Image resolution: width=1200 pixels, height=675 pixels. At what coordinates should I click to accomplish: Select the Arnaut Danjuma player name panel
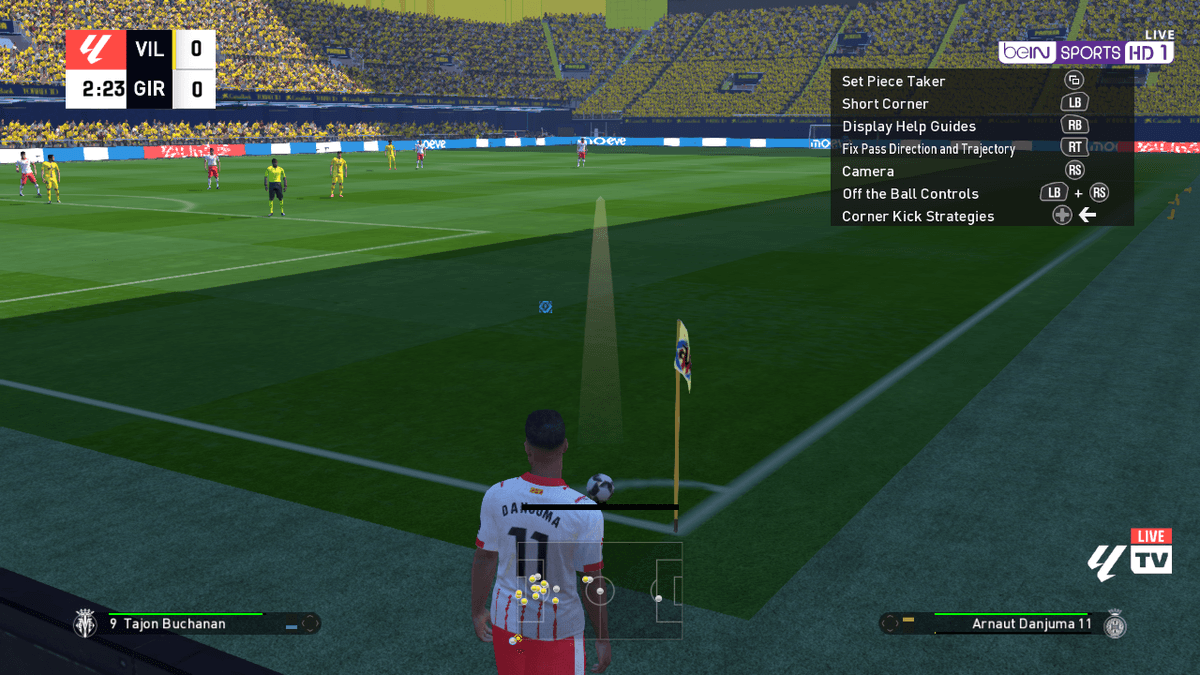click(x=1005, y=624)
